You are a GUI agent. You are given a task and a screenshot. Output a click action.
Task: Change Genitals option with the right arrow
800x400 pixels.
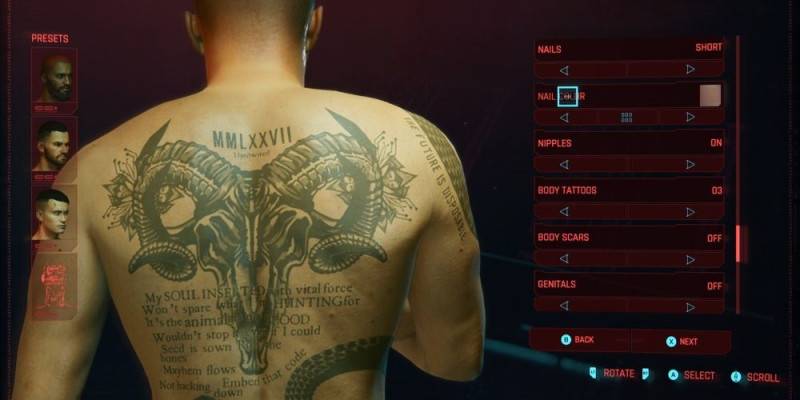point(690,306)
